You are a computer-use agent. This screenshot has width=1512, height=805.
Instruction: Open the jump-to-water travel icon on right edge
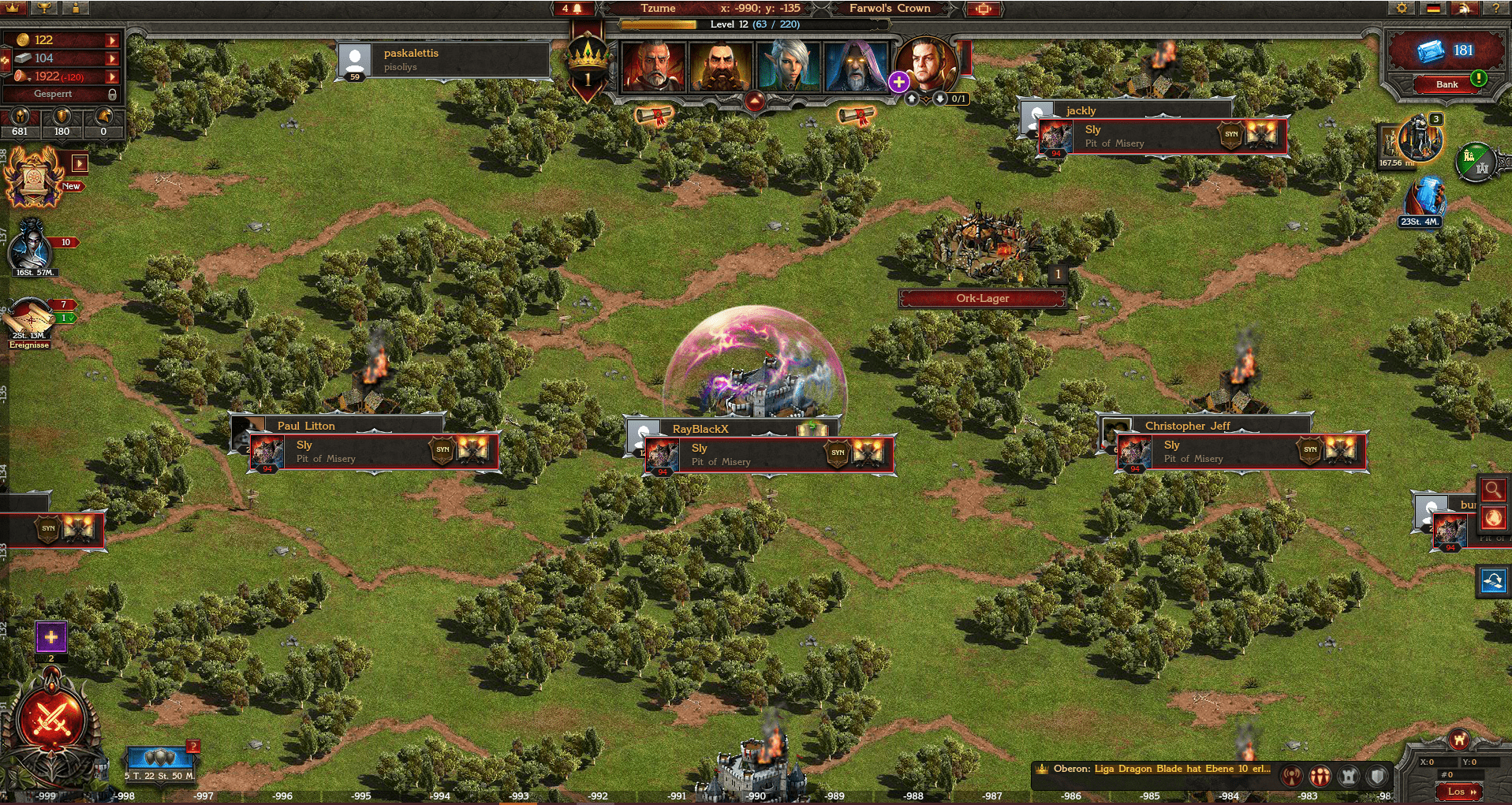(1494, 582)
